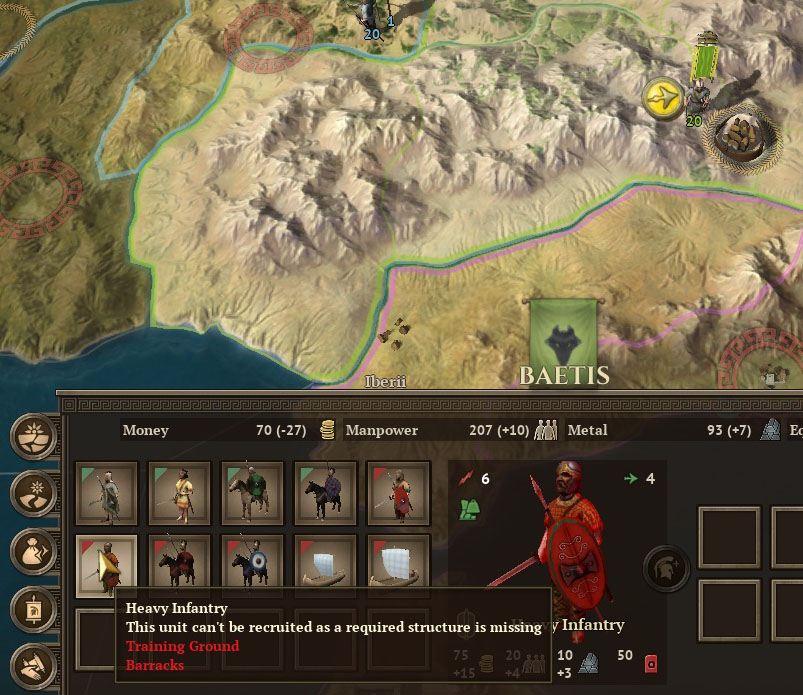This screenshot has width=803, height=695.
Task: Pick the red-cloaked horseman unit
Action: 179,565
